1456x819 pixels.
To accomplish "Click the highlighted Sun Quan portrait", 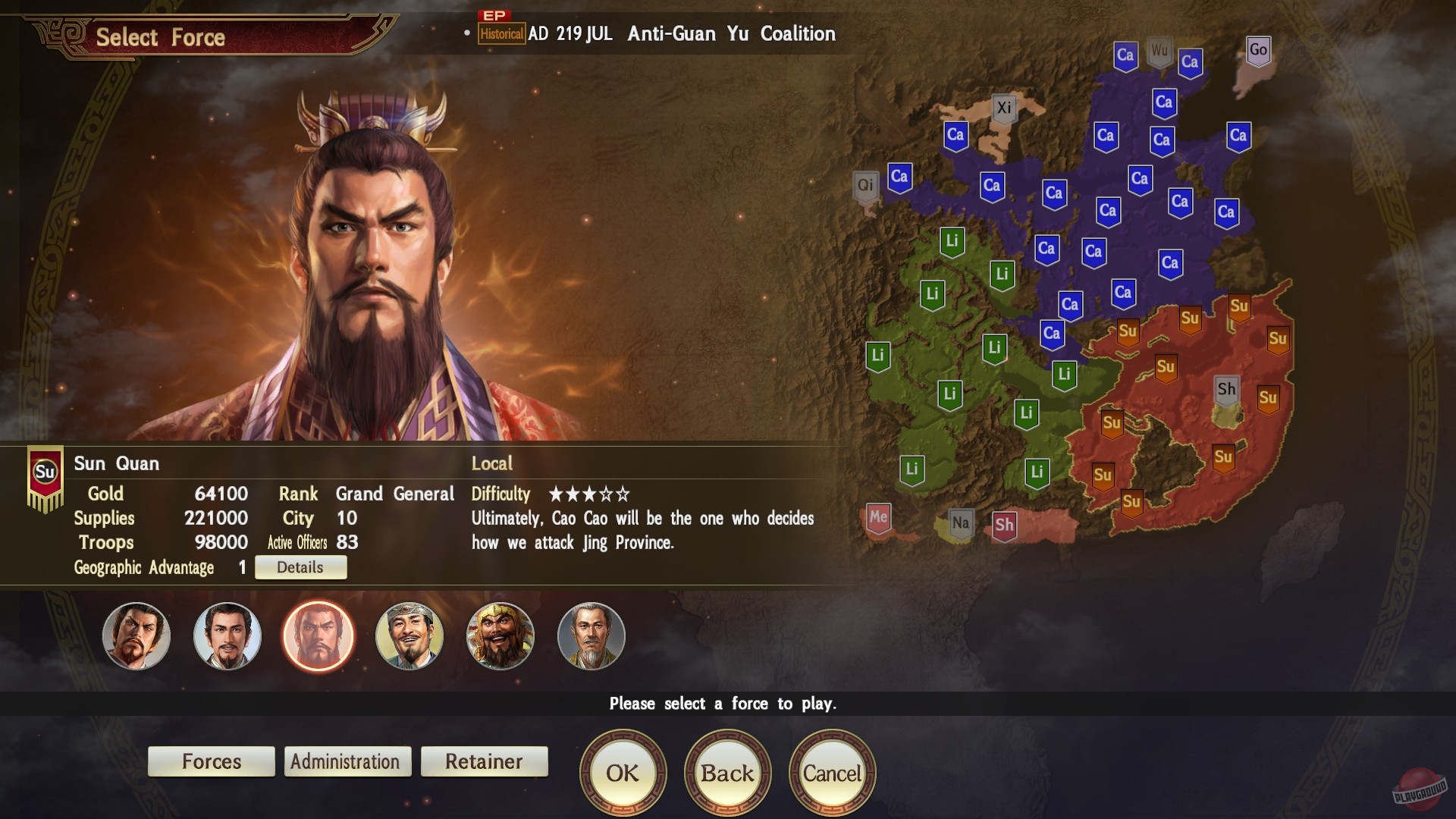I will [318, 637].
